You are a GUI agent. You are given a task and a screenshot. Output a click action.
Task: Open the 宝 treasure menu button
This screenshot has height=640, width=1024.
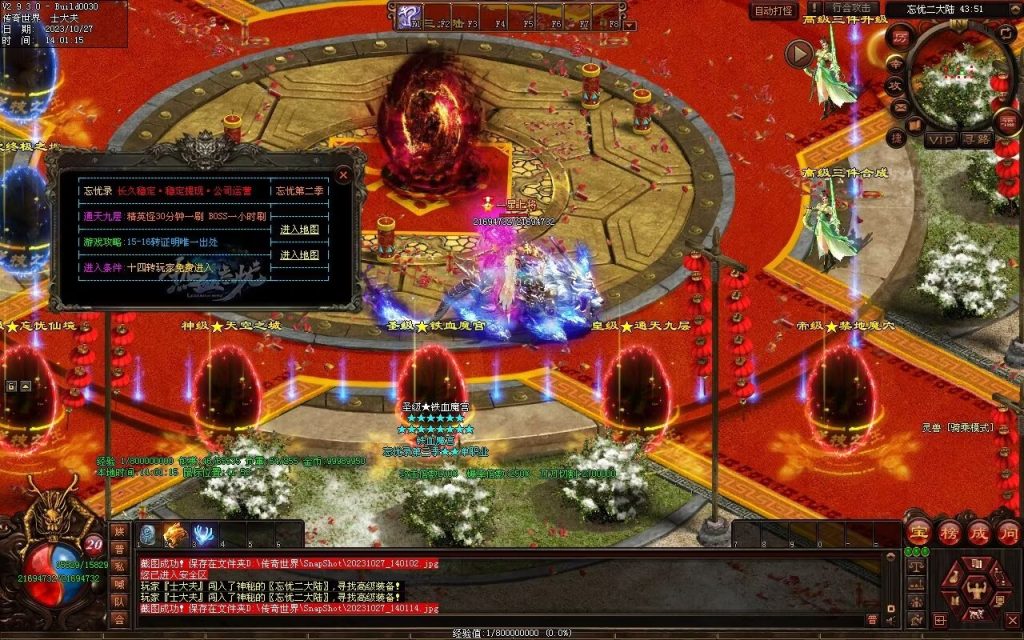(917, 531)
